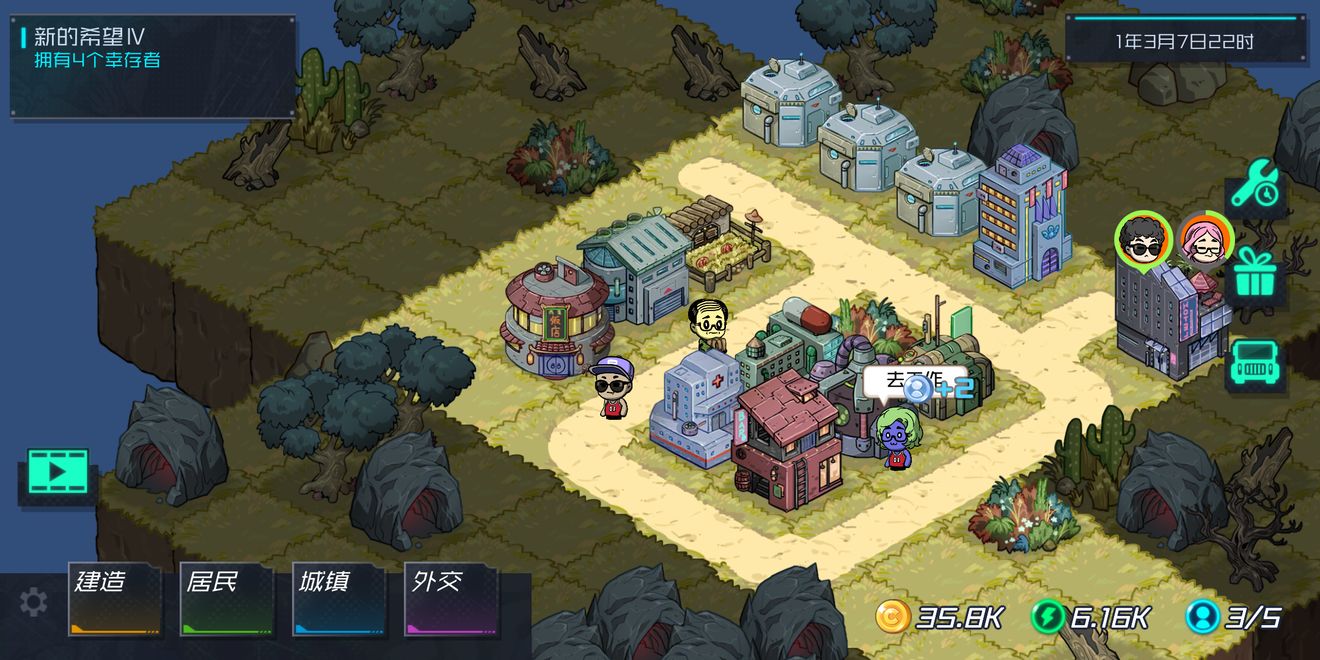
Task: Click the green video play button
Action: pos(58,472)
